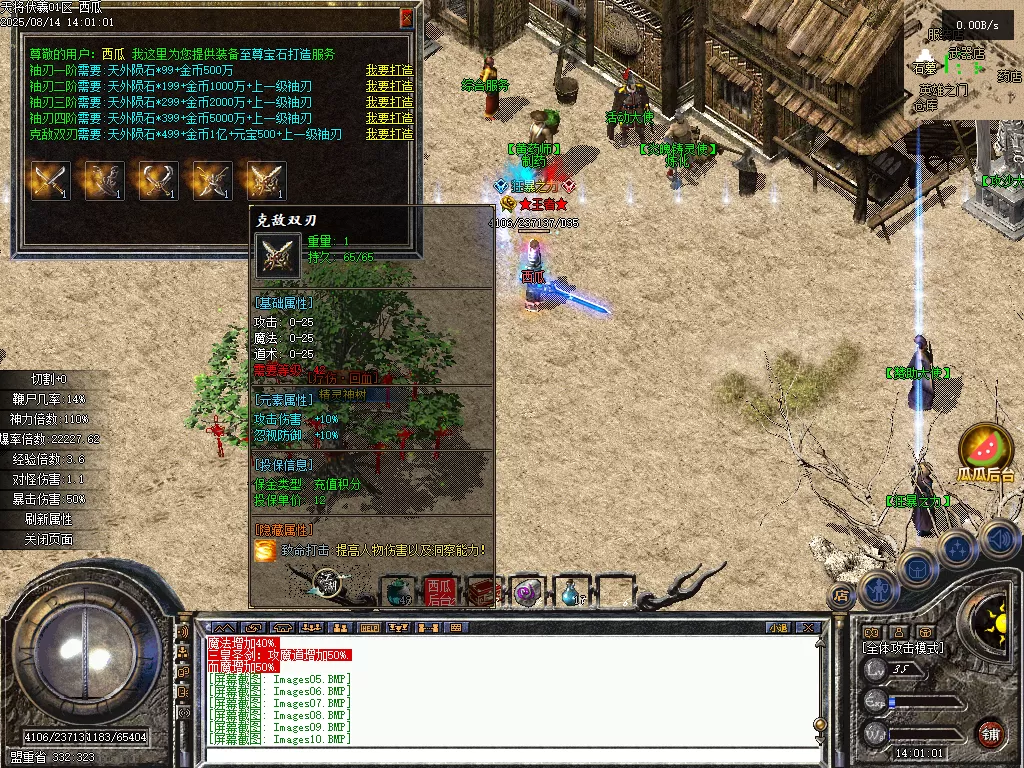Open the bag round button
The height and width of the screenshot is (768, 1024).
[x=916, y=569]
